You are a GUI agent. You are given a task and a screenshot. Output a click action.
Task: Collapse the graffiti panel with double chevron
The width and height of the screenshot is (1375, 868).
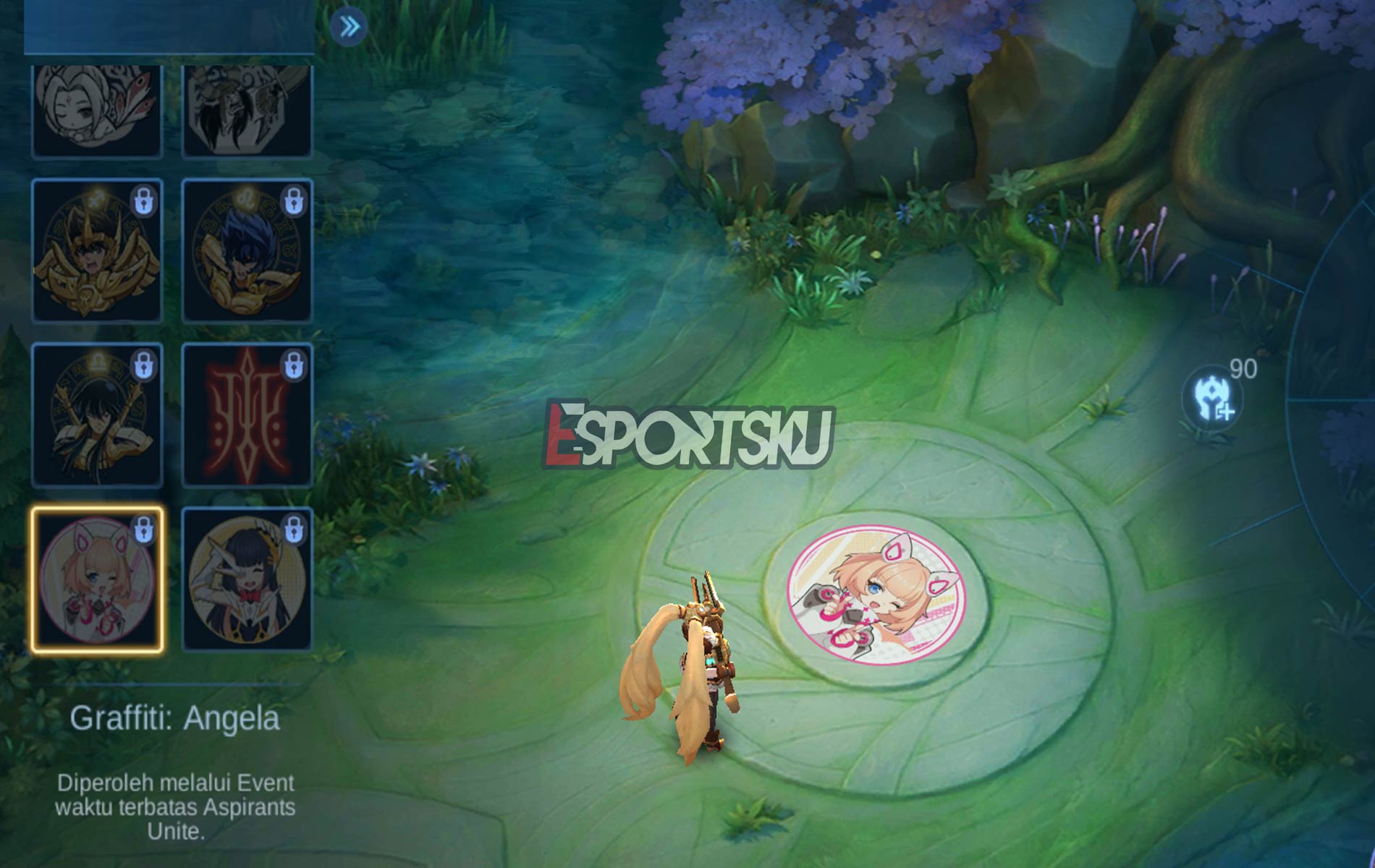coord(350,25)
